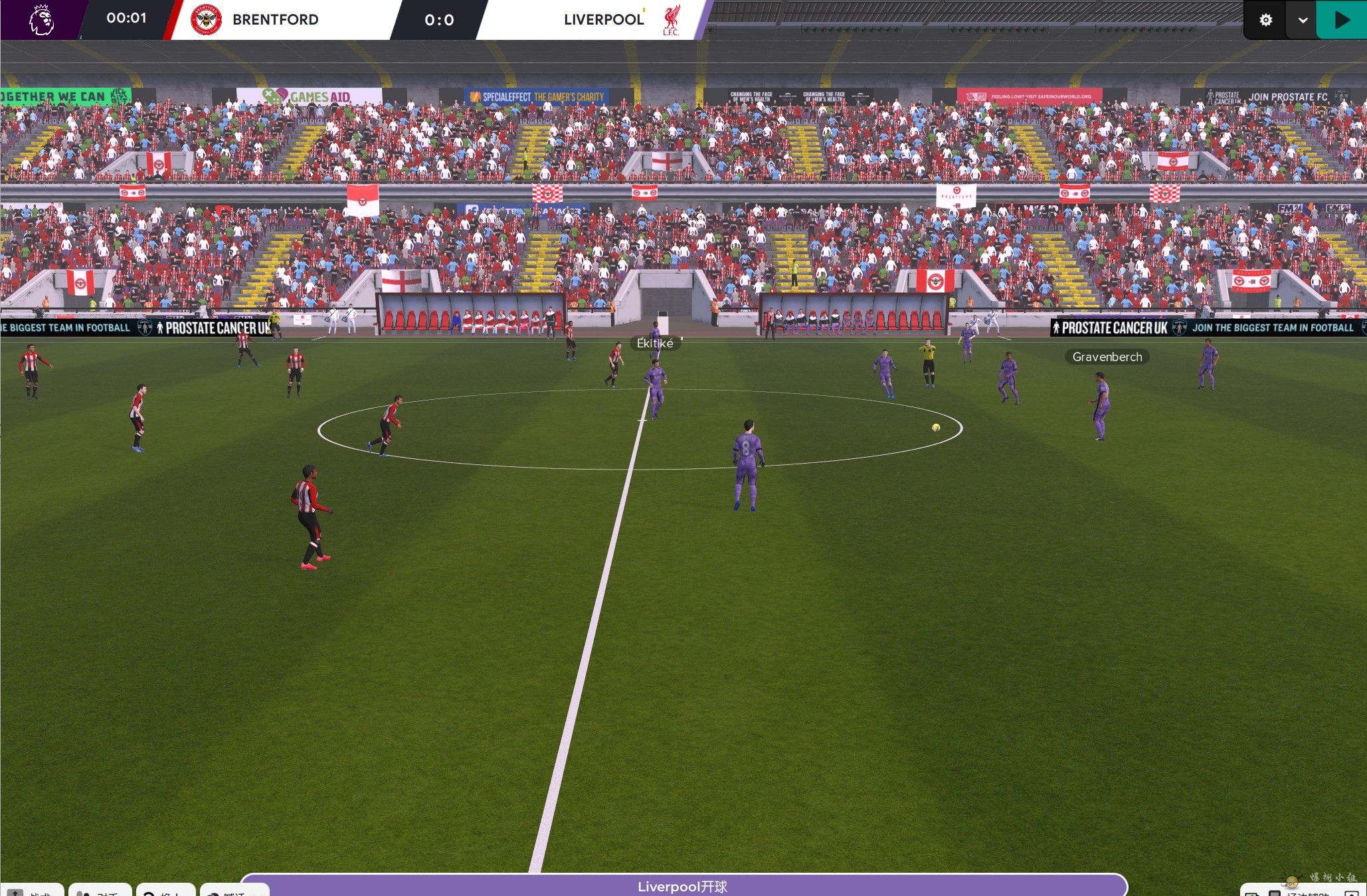The height and width of the screenshot is (896, 1367).
Task: Select the Brentford team name in the scoreboard
Action: [275, 20]
